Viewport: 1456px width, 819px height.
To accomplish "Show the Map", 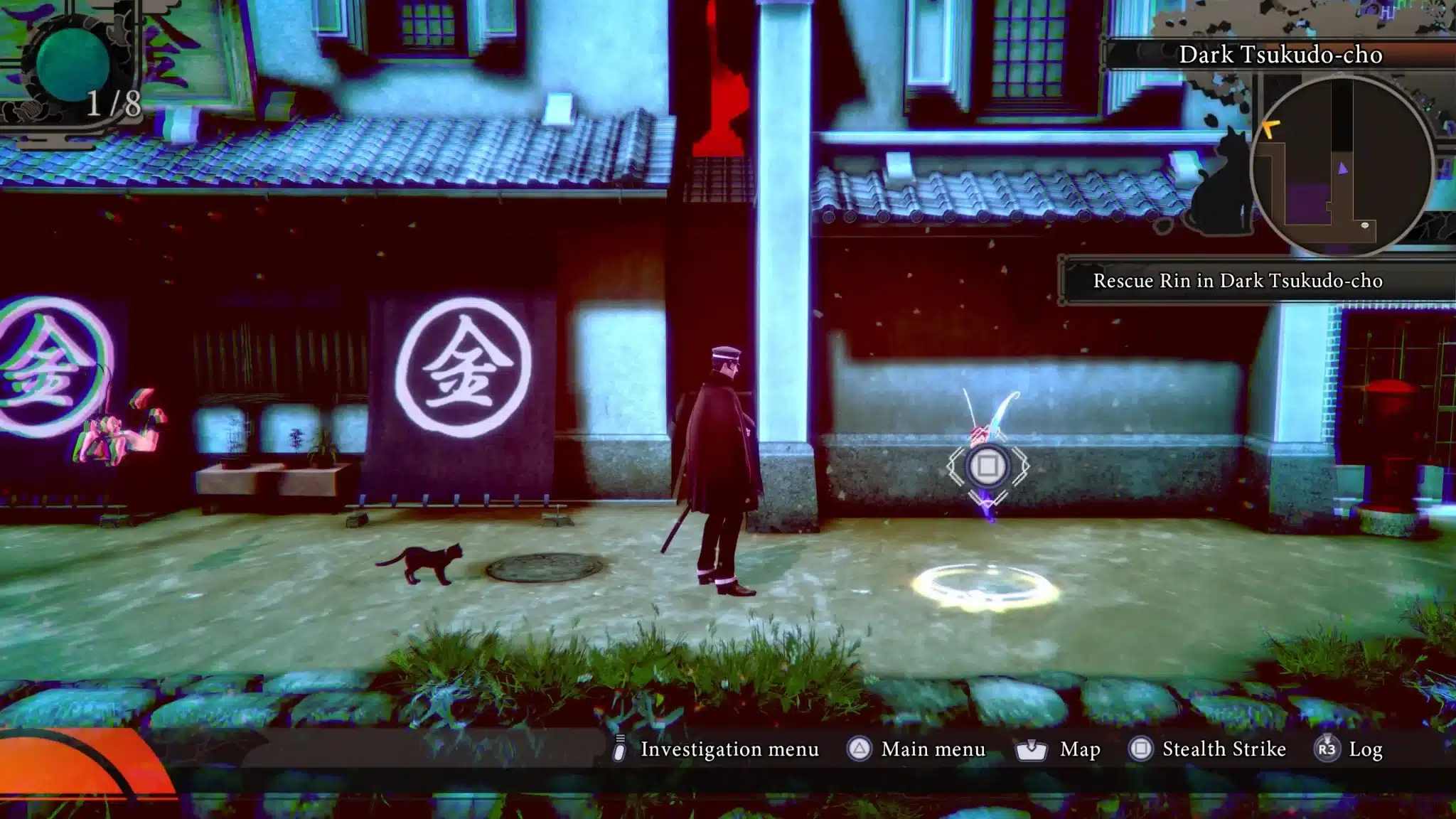I will 1059,749.
